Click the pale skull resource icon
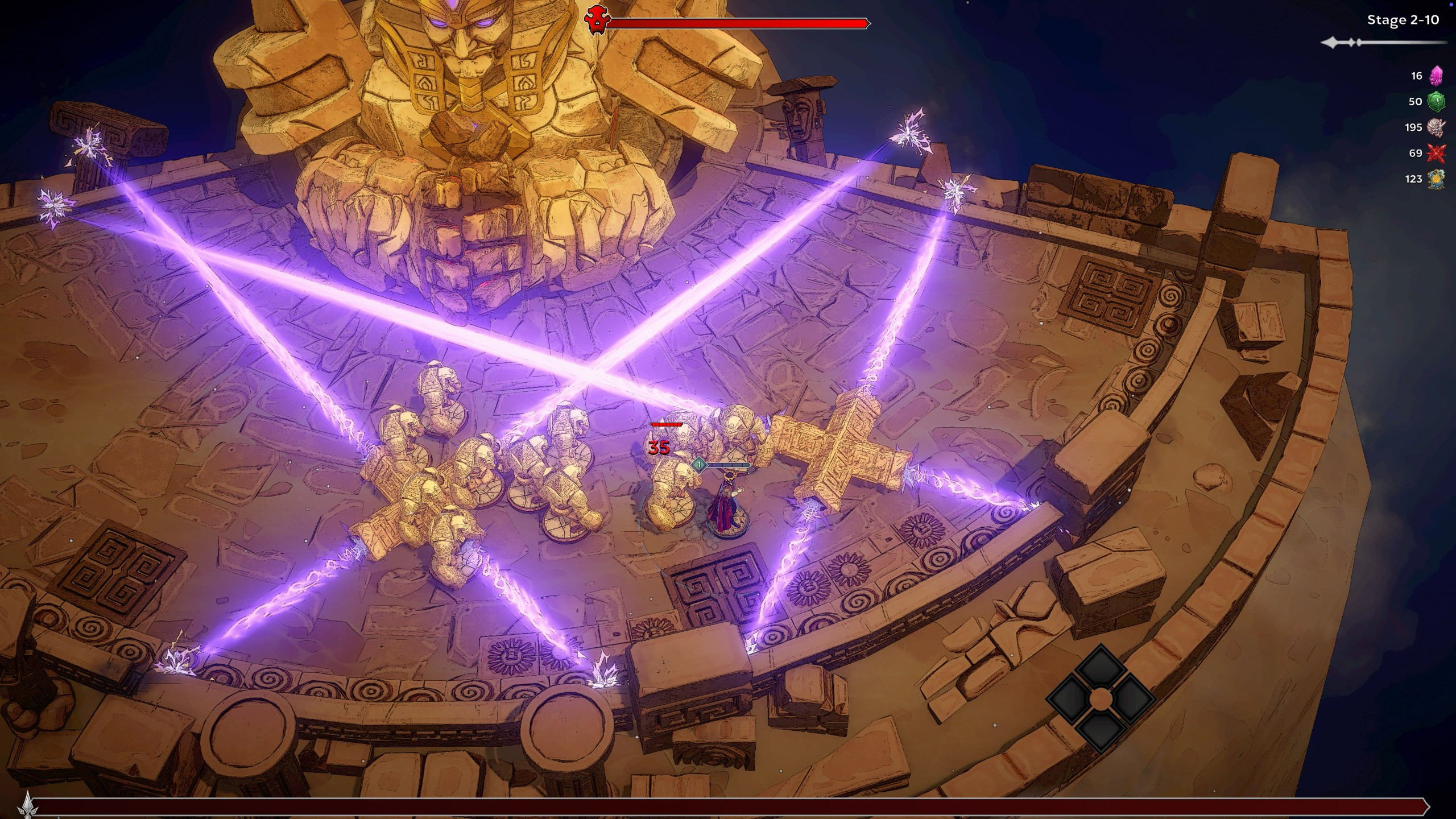 pos(1437,127)
